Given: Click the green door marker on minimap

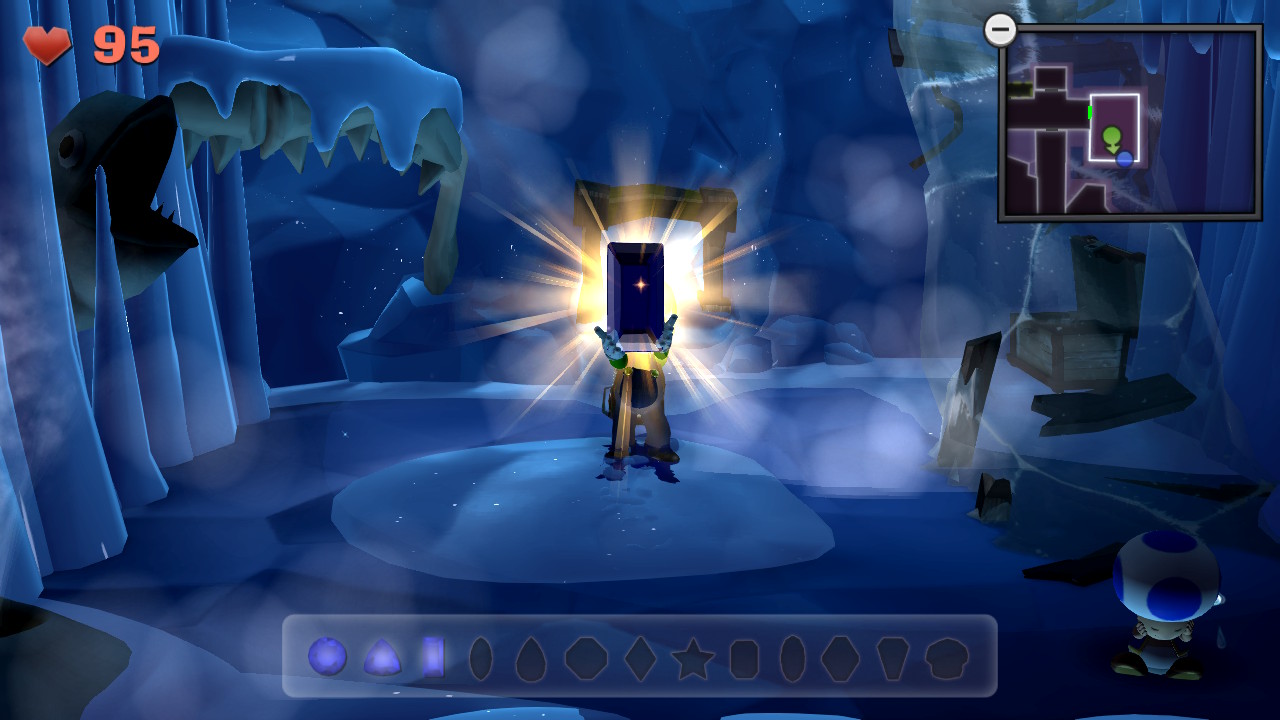Looking at the screenshot, I should (x=1089, y=111).
